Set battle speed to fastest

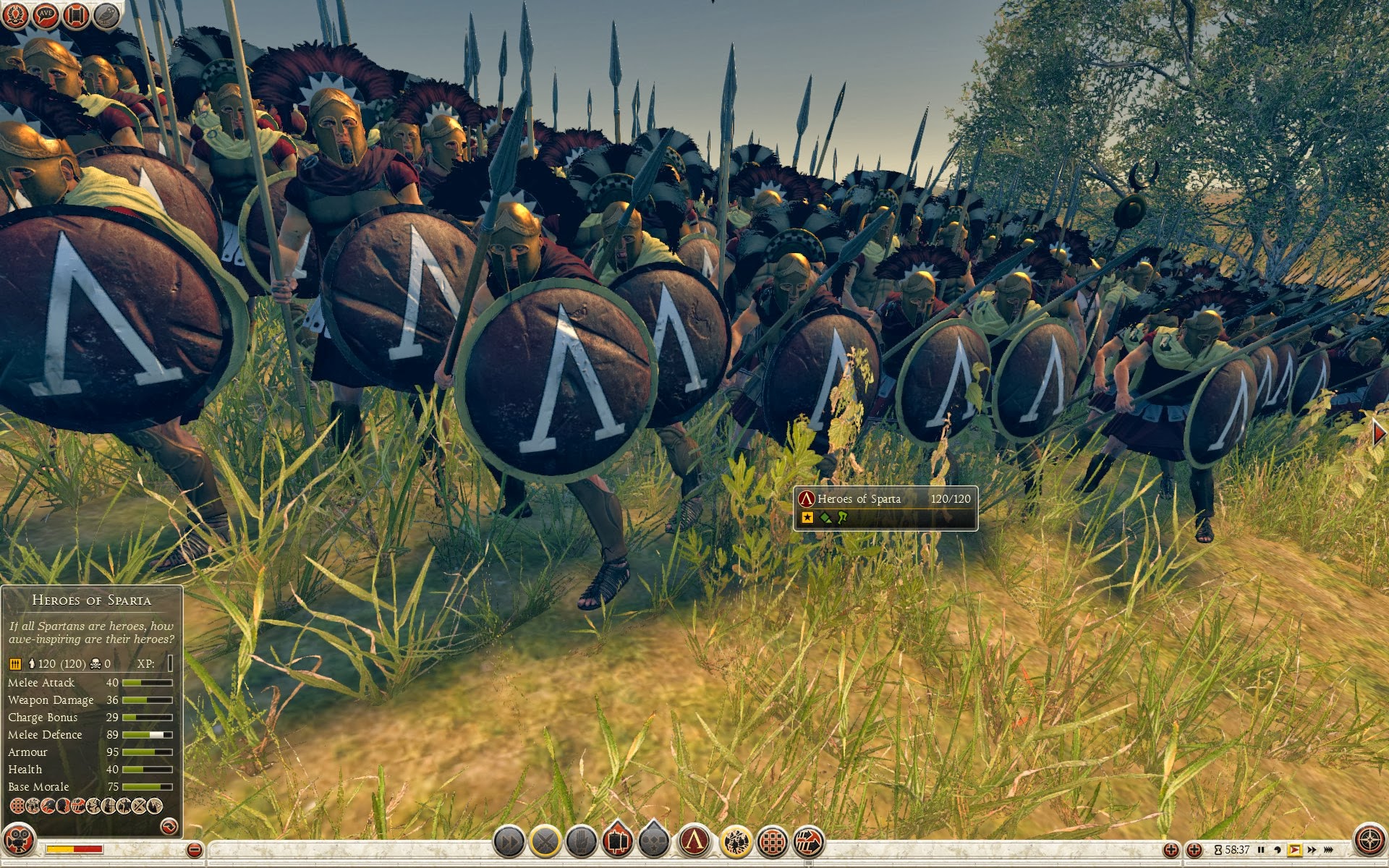point(1329,850)
